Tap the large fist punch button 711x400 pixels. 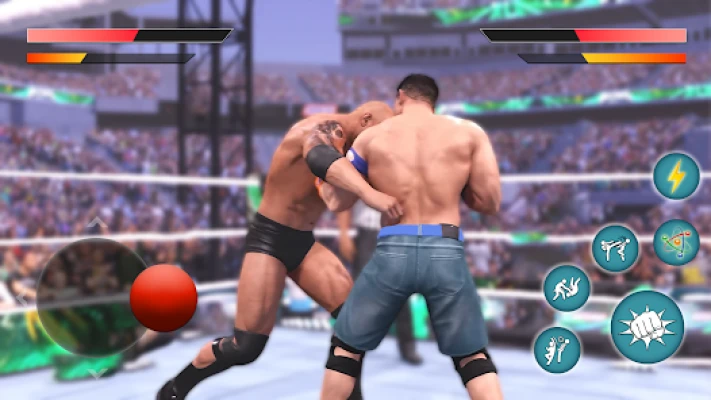647,326
